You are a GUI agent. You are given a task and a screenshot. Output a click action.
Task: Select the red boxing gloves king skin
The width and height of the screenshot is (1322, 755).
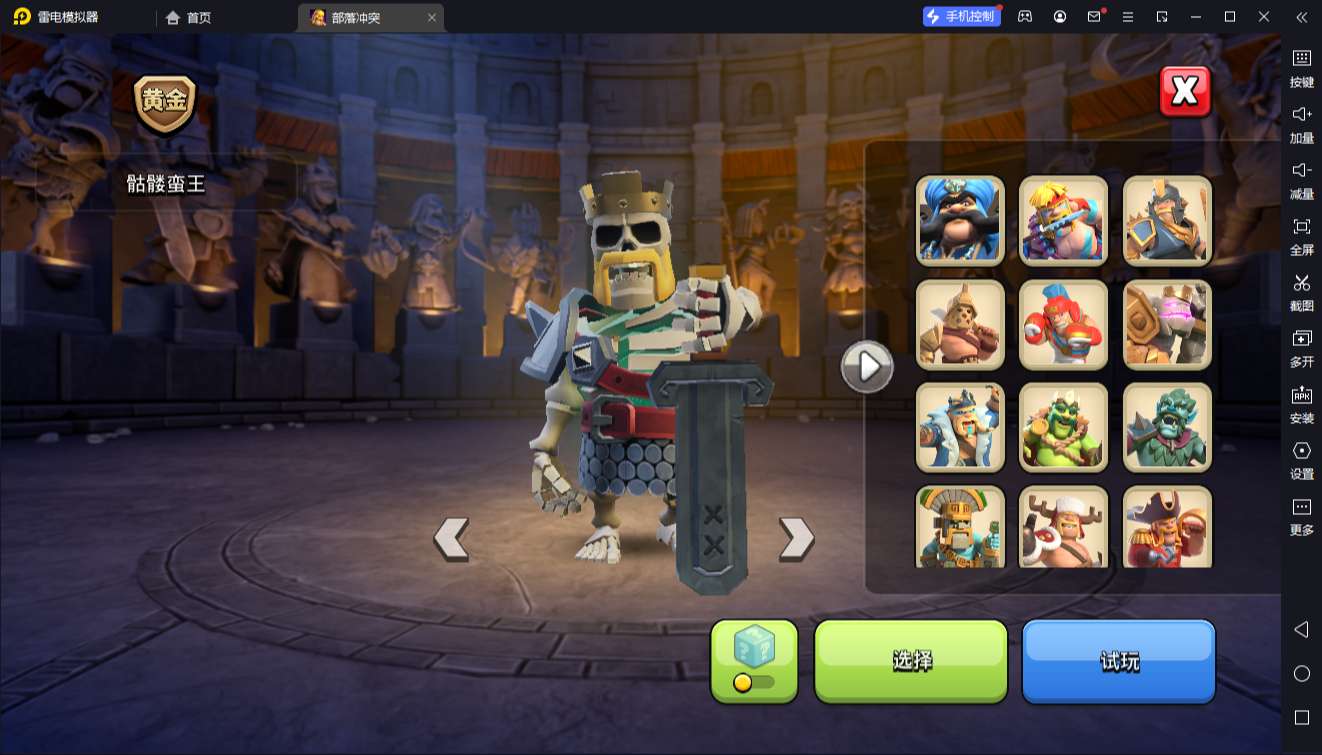click(x=1063, y=324)
